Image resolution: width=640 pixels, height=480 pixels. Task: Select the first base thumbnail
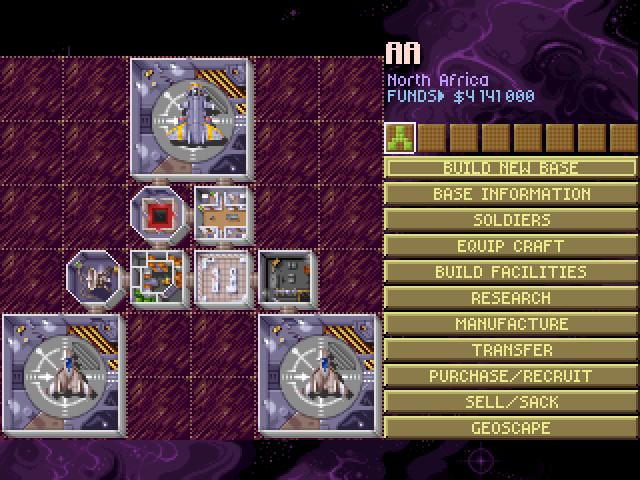tap(400, 136)
